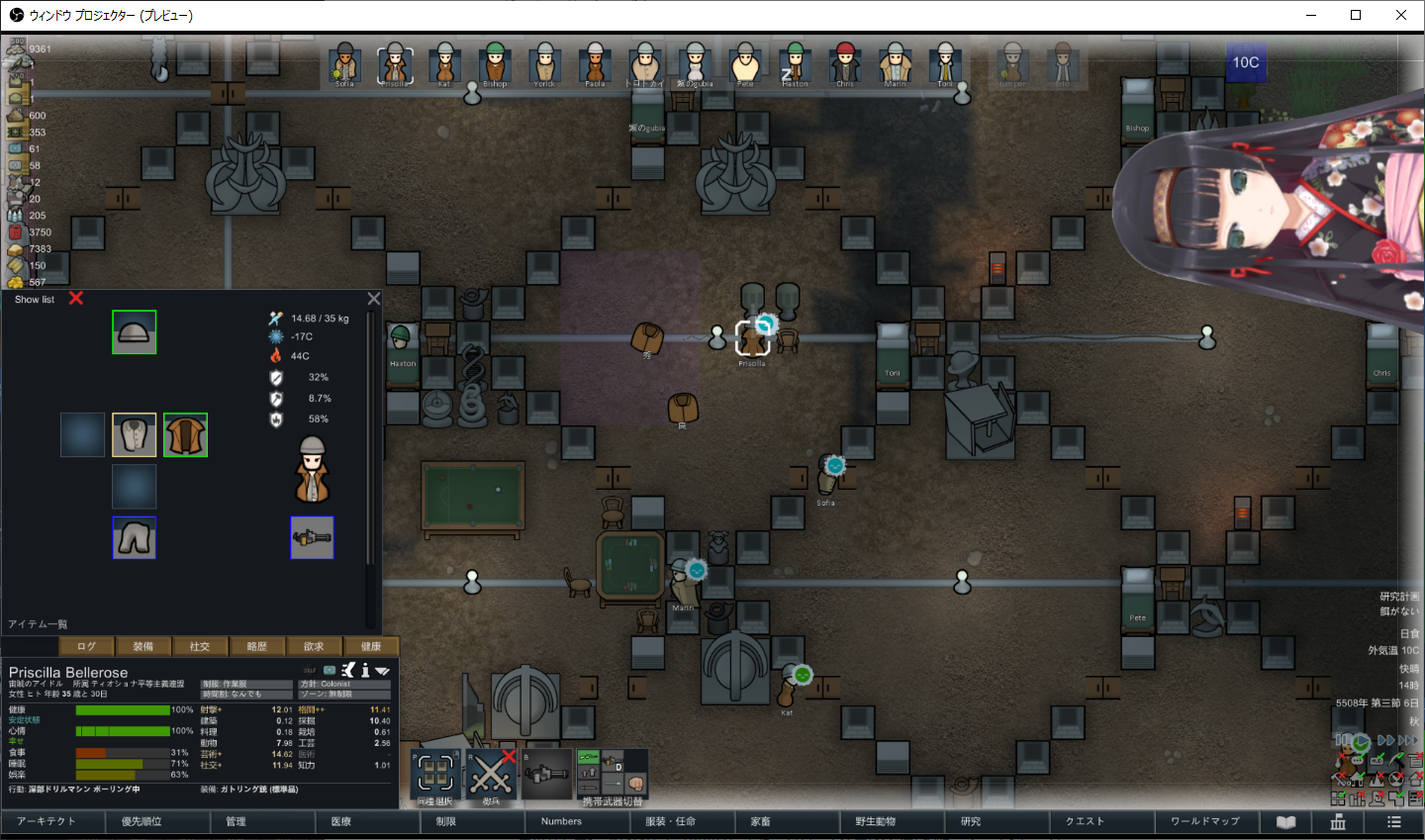Close the equipment panel with the X
Screen dimensions: 1425x840
click(374, 298)
